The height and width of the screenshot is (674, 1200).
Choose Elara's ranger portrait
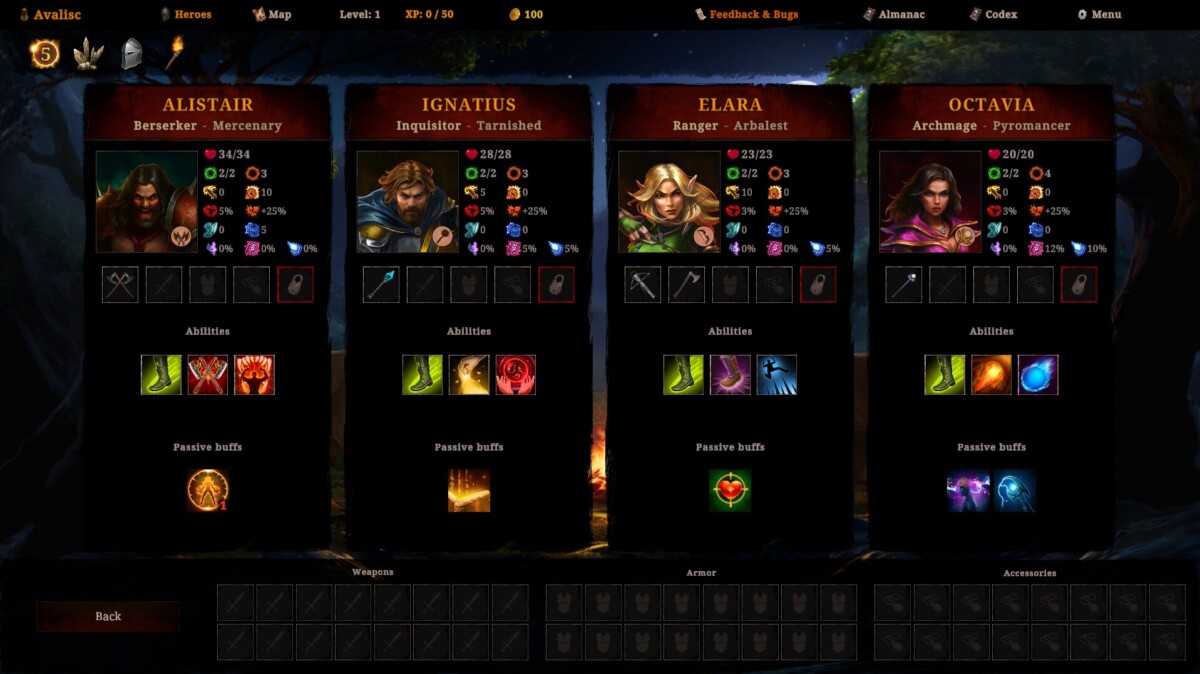[x=669, y=202]
